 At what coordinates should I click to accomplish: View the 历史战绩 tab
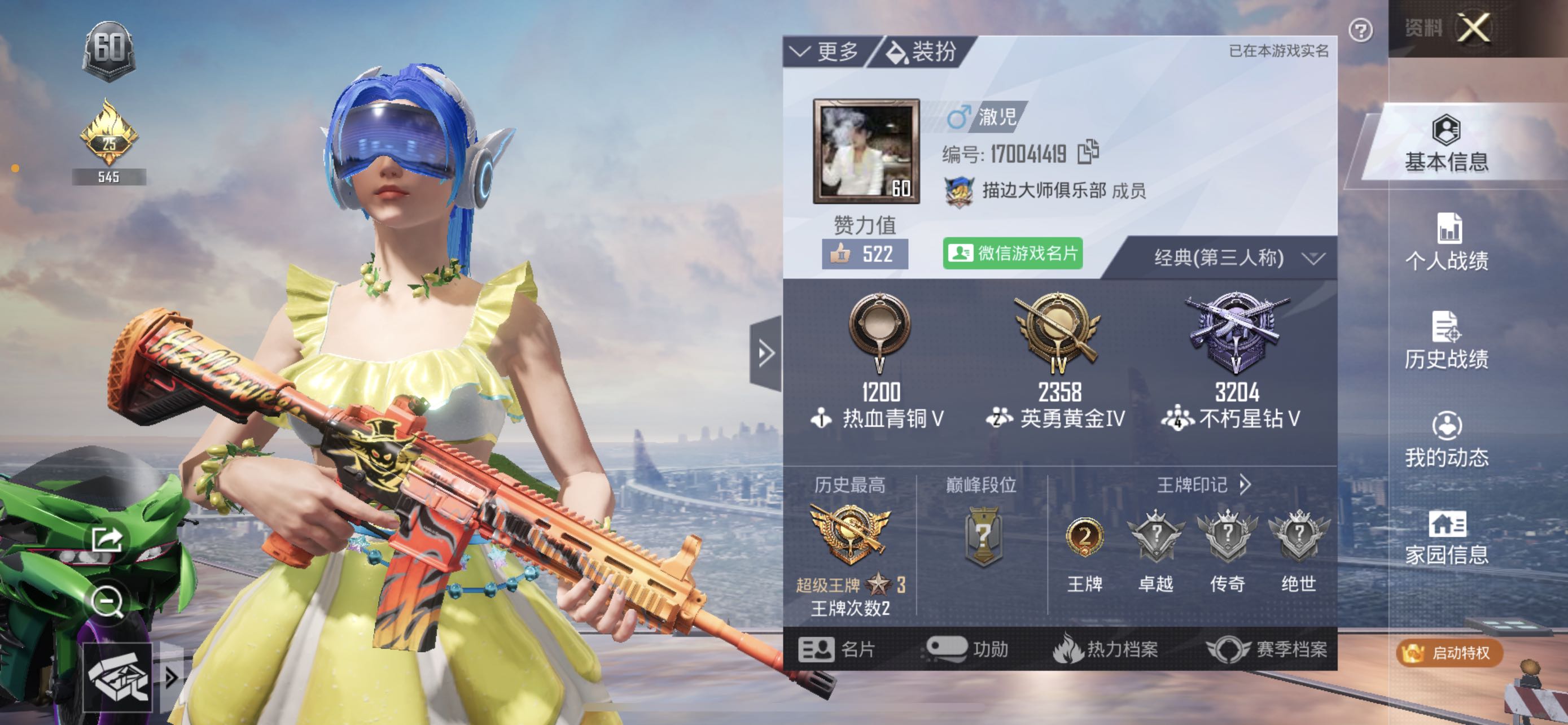point(1446,342)
